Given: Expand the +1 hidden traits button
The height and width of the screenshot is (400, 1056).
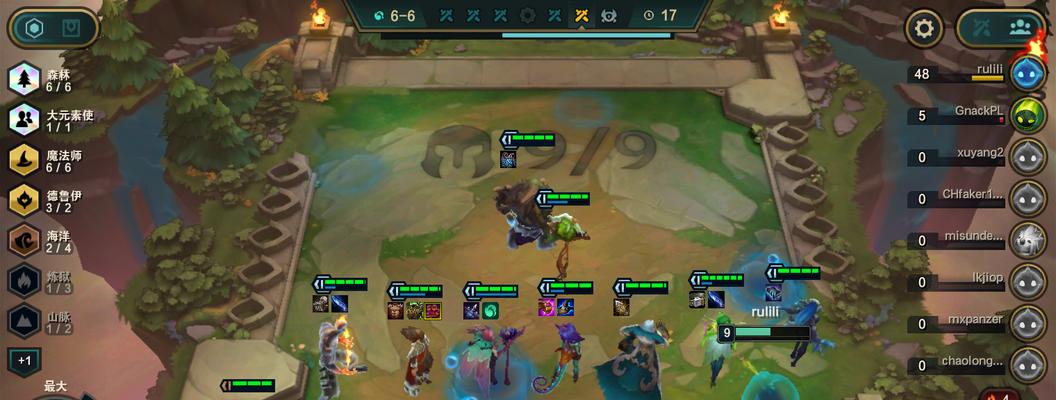Looking at the screenshot, I should [24, 360].
